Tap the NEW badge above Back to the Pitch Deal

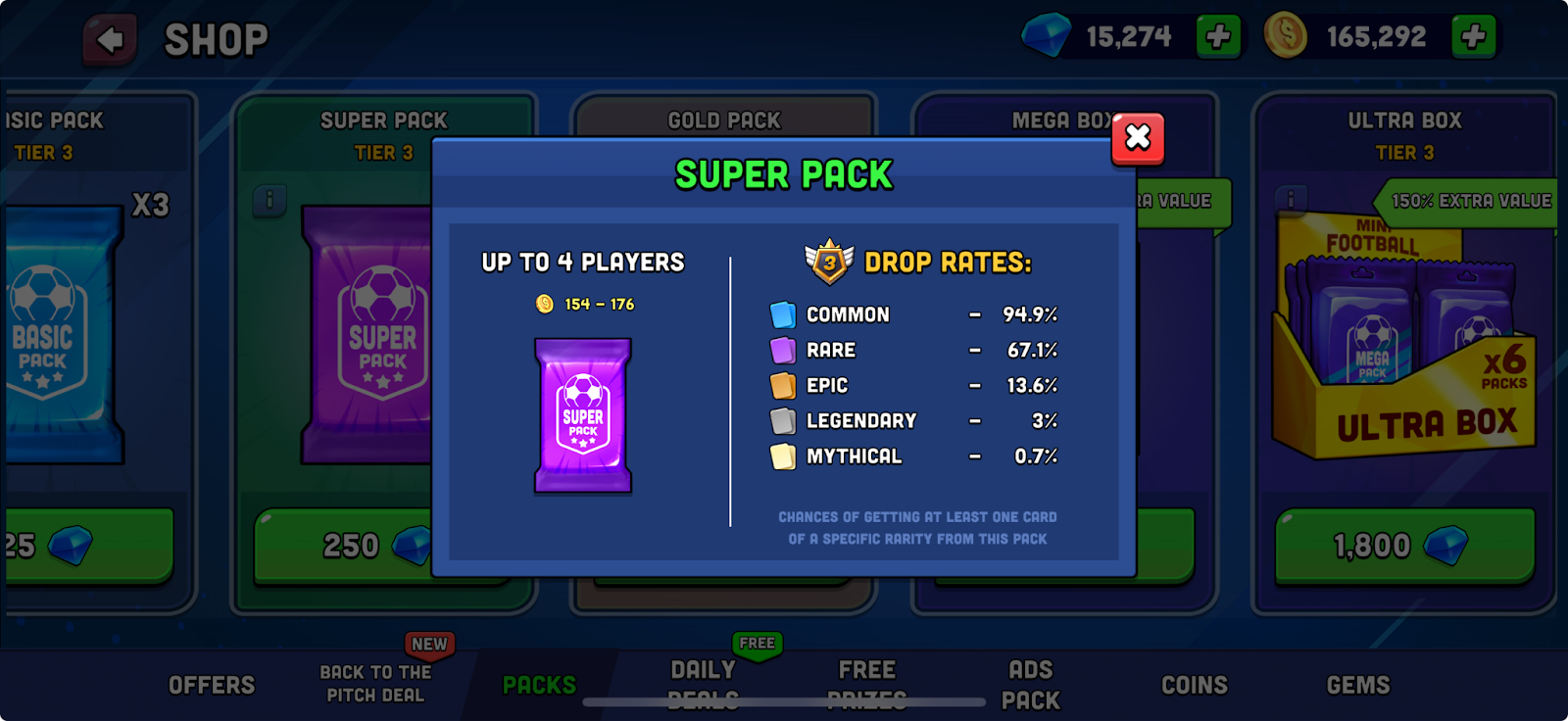click(427, 644)
